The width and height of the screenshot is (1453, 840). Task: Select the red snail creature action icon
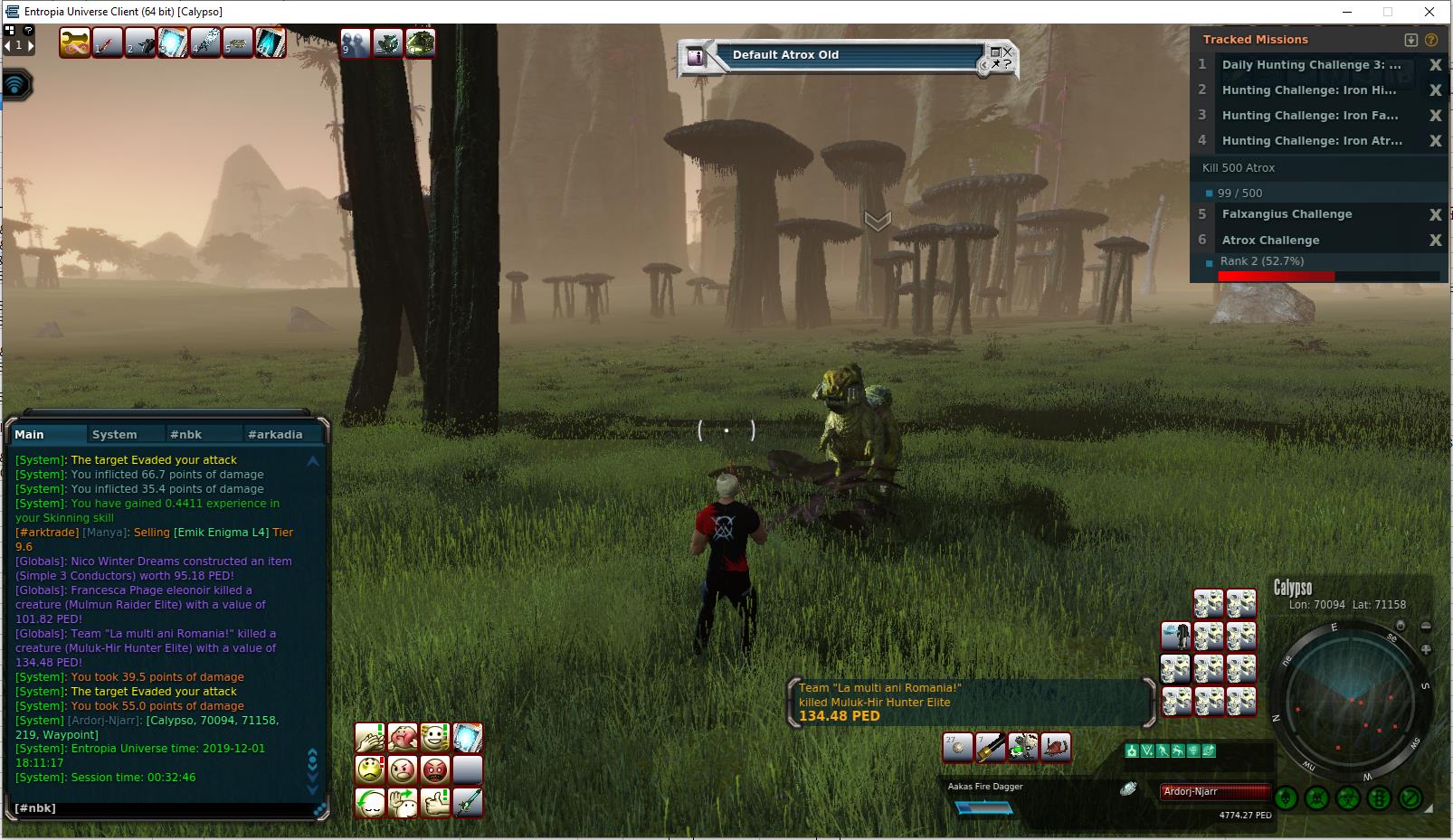(1056, 747)
